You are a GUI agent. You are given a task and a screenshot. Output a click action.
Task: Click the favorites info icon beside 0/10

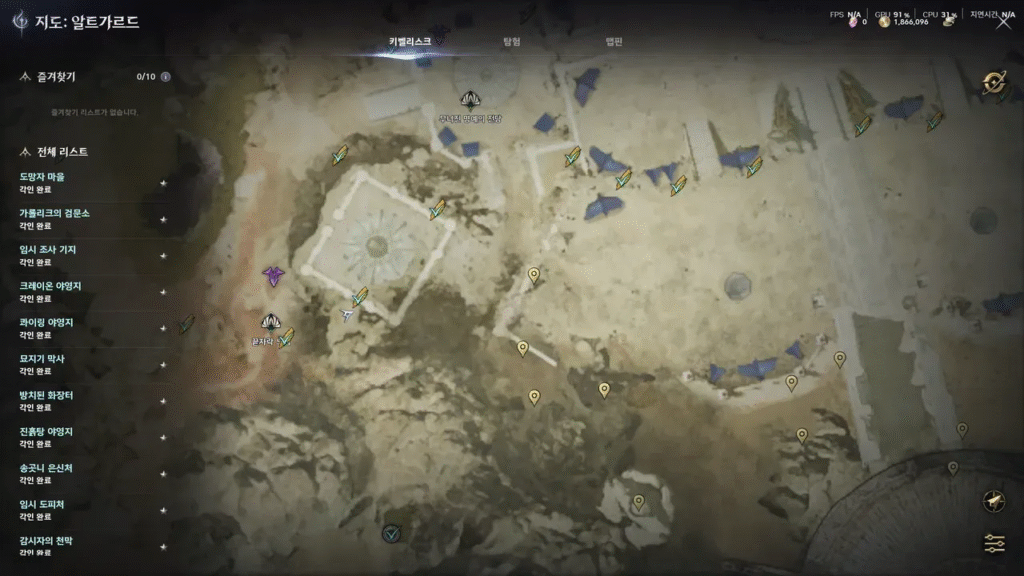(166, 76)
